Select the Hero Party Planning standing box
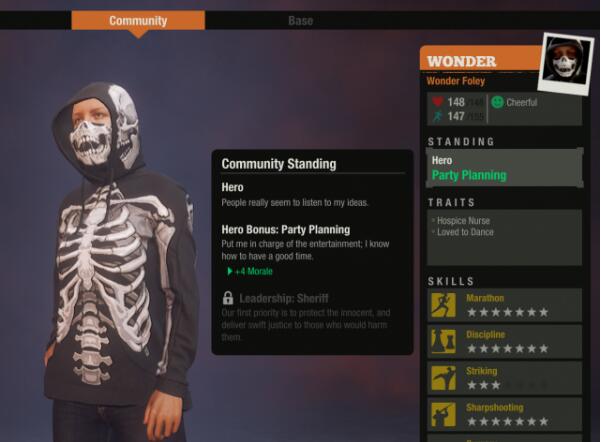 504,168
